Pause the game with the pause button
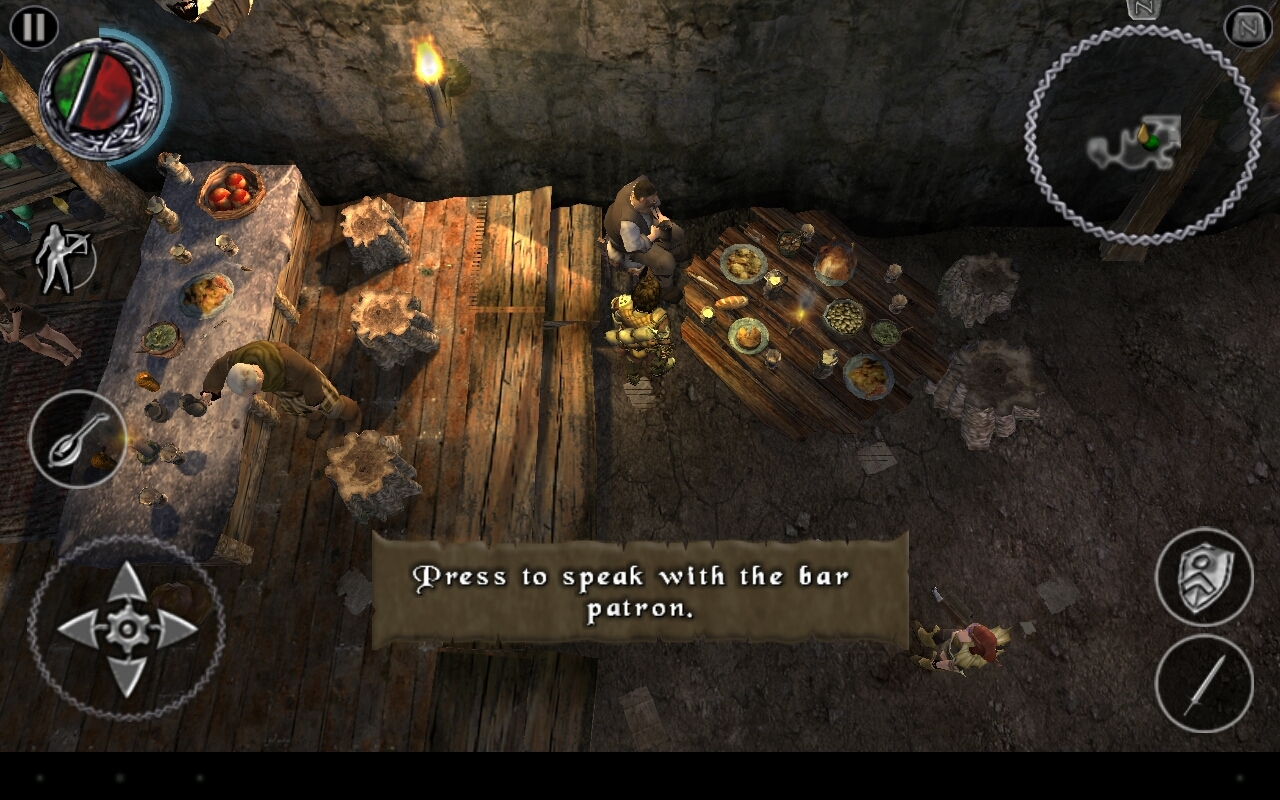 click(x=33, y=27)
